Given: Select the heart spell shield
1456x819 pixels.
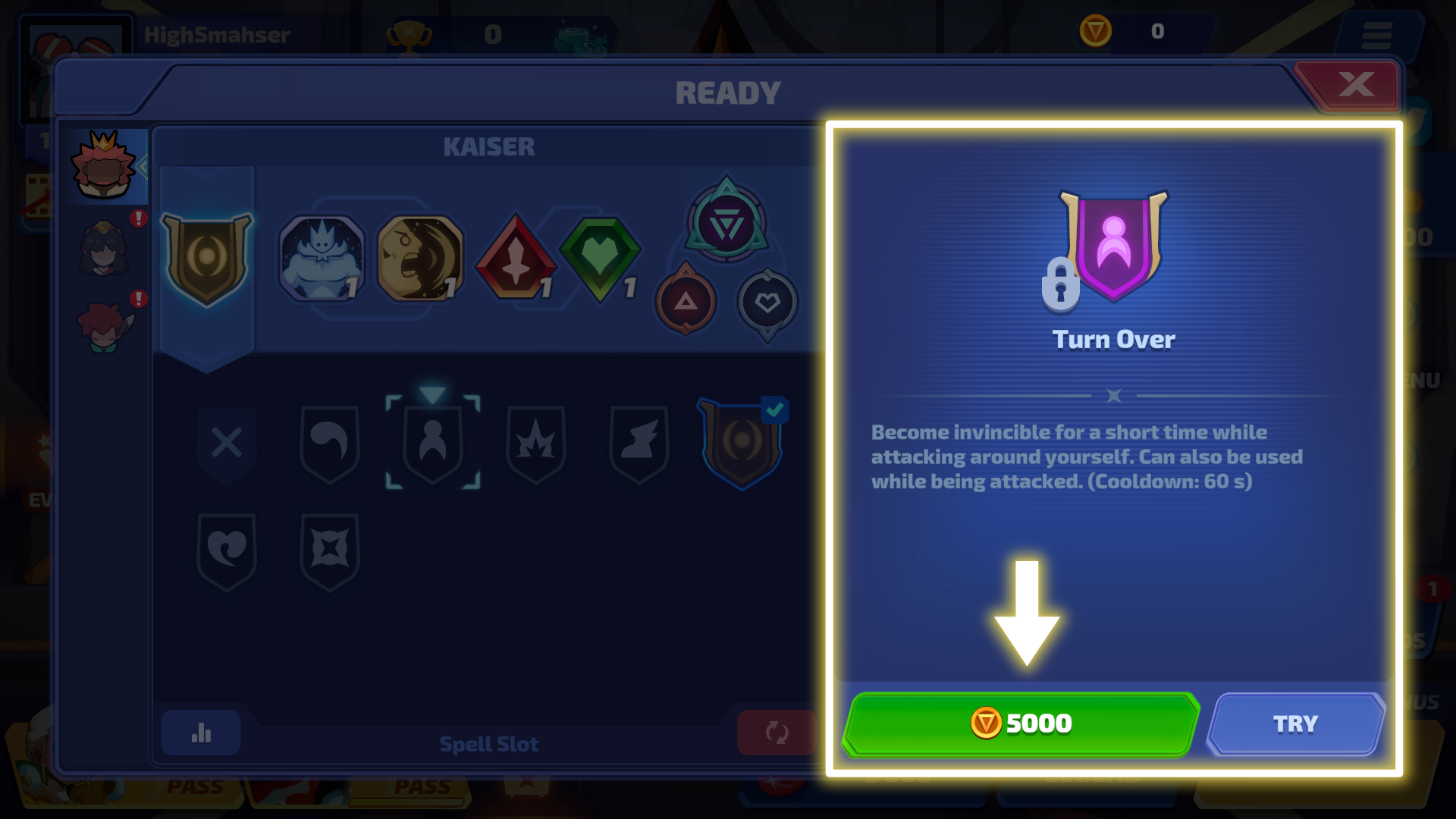Looking at the screenshot, I should 227,549.
